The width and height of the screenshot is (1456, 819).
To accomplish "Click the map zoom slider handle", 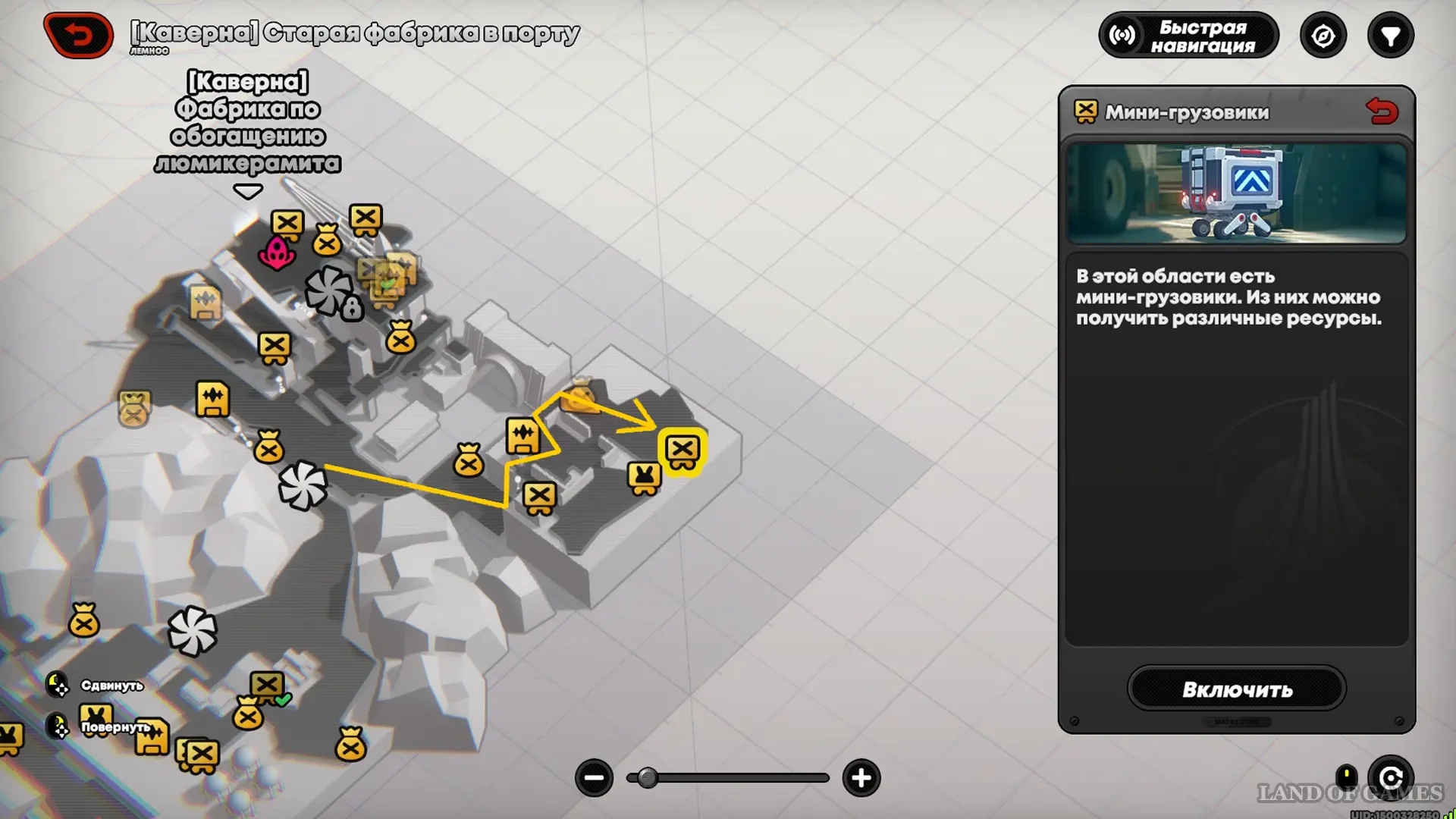I will pos(647,778).
